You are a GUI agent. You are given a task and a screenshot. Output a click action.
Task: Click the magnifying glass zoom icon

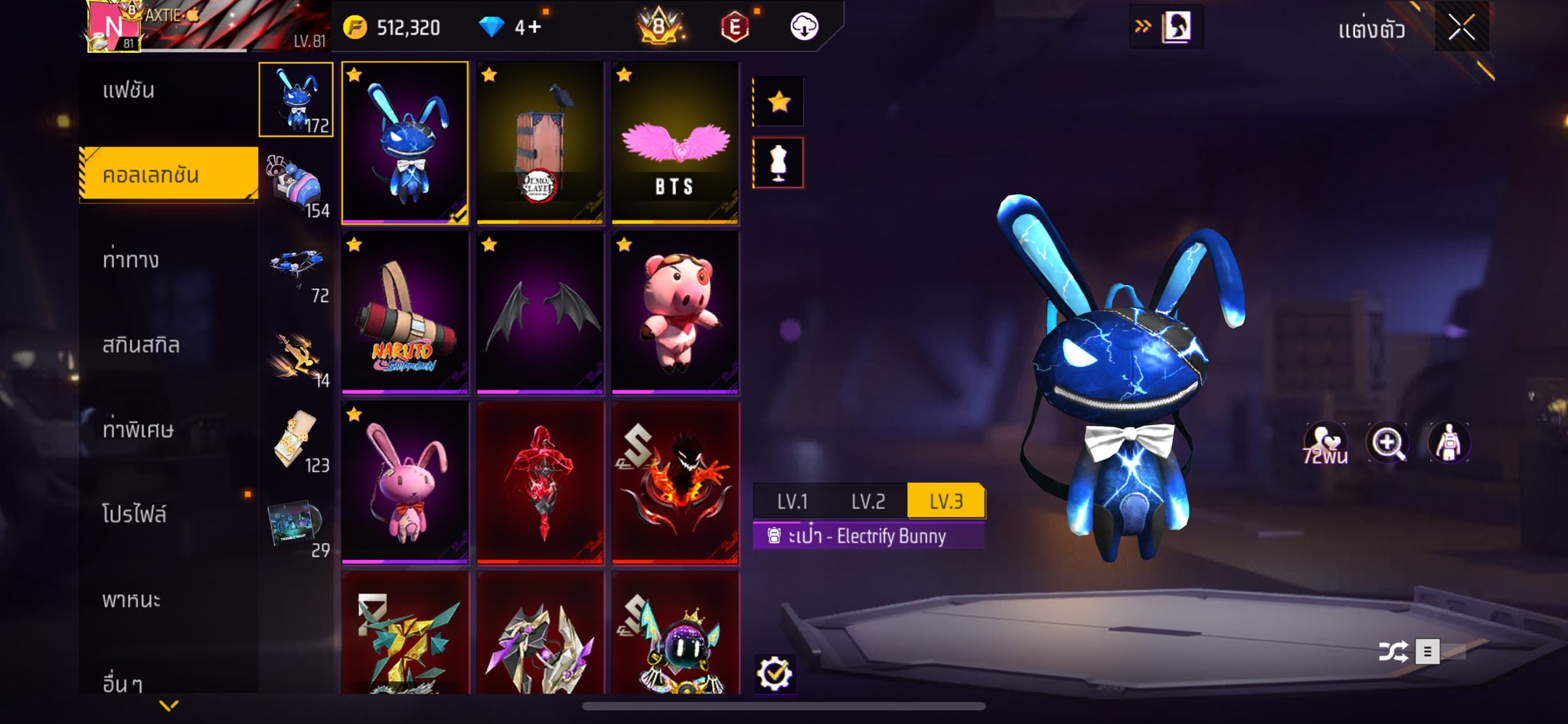[x=1387, y=443]
